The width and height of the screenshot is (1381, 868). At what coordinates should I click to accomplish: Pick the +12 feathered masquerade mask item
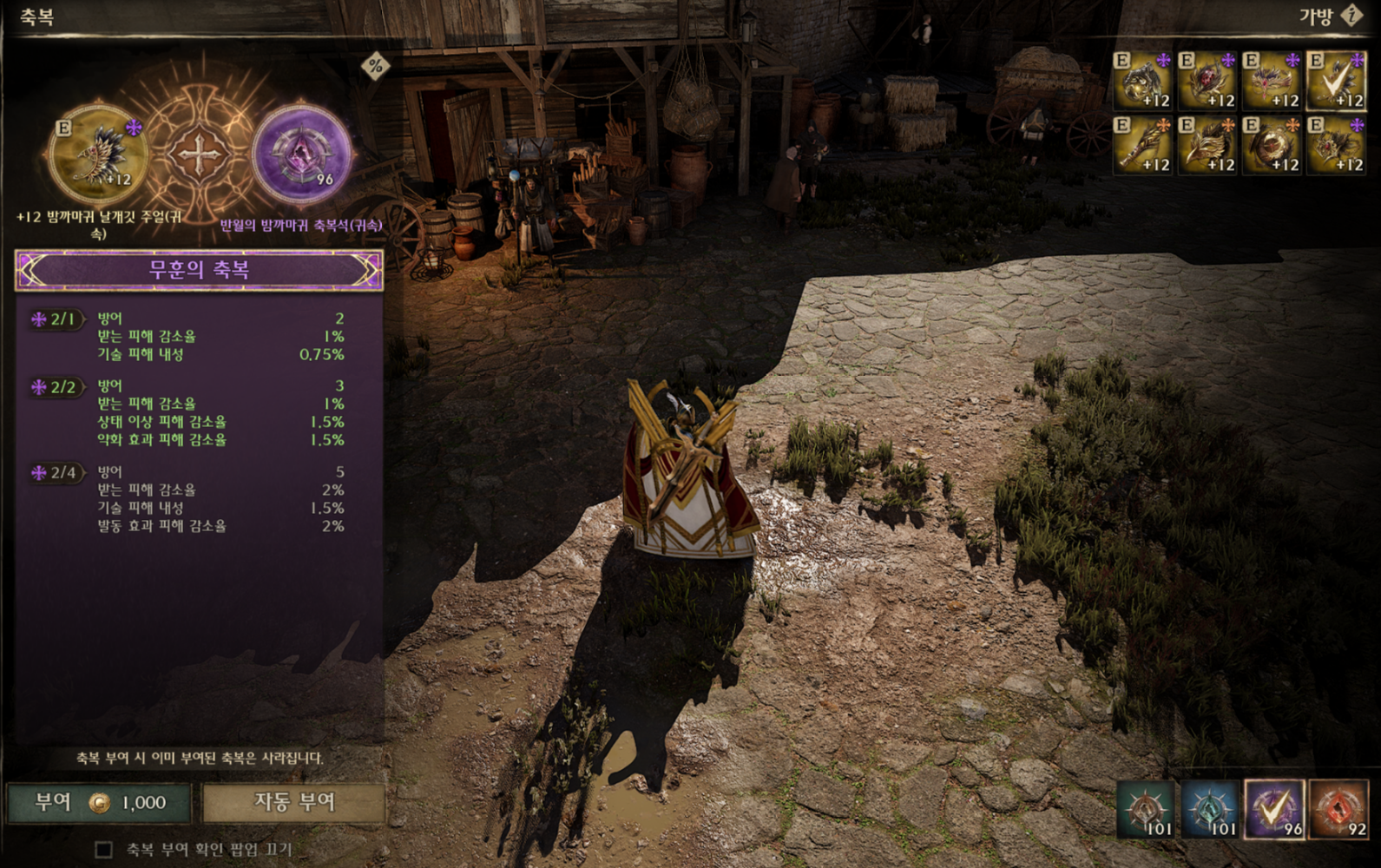tap(1272, 79)
